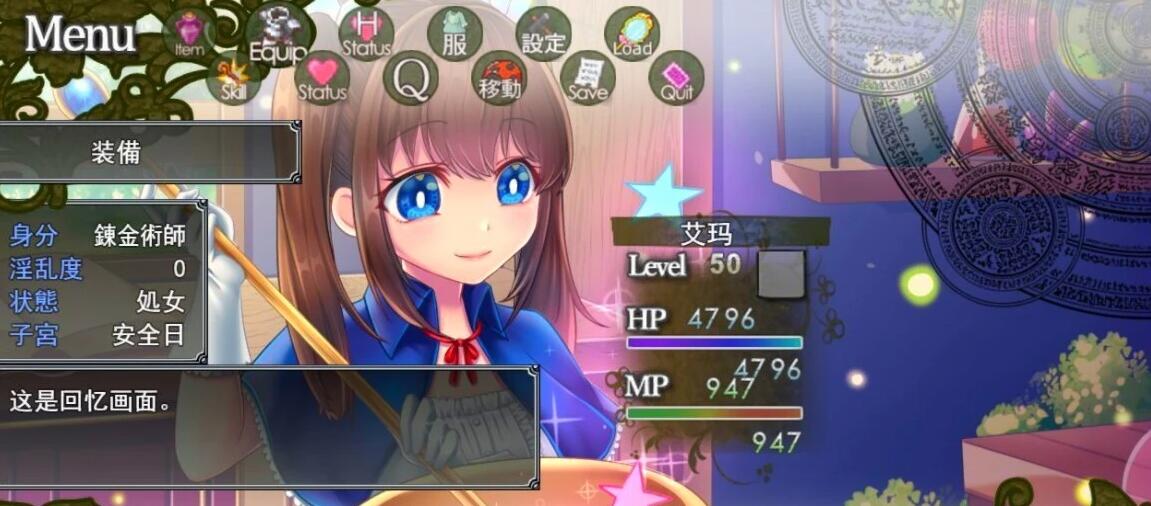Open the 服 clothing menu

pyautogui.click(x=455, y=33)
